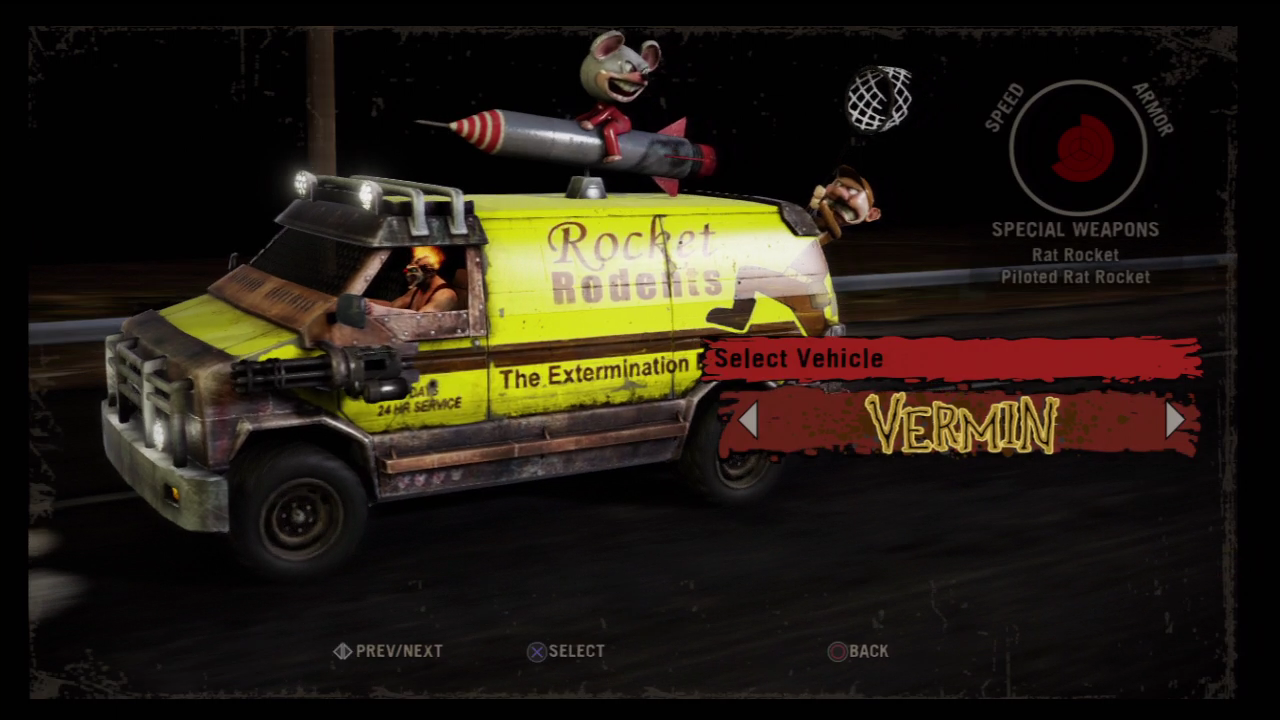Screen dimensions: 1280x720
Task: Click the right arrow for next vehicle
Action: pyautogui.click(x=1174, y=420)
